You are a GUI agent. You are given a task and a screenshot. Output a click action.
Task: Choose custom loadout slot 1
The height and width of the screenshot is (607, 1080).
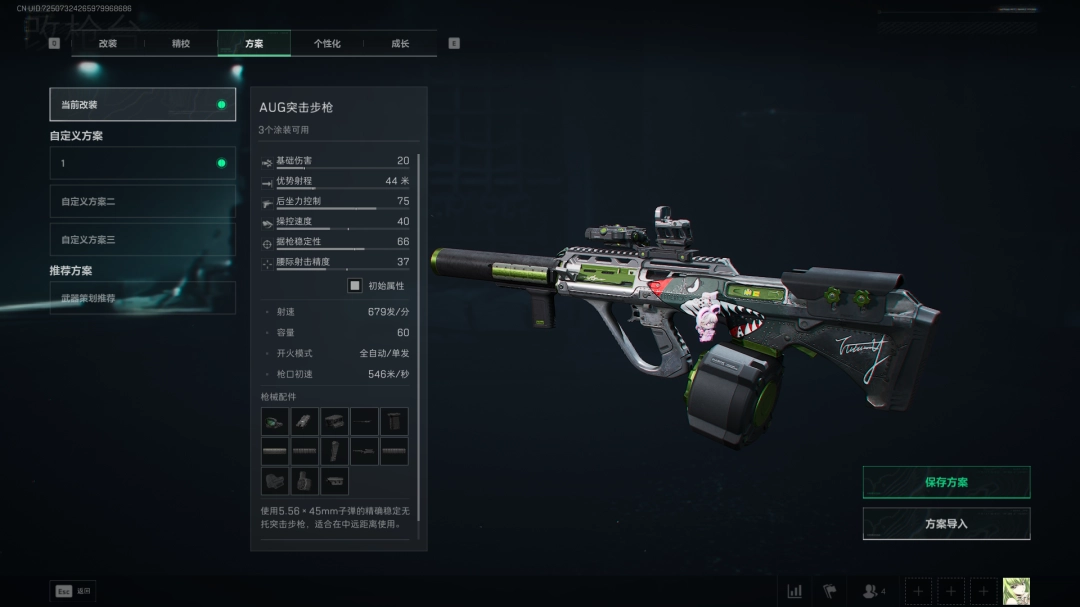pyautogui.click(x=142, y=163)
